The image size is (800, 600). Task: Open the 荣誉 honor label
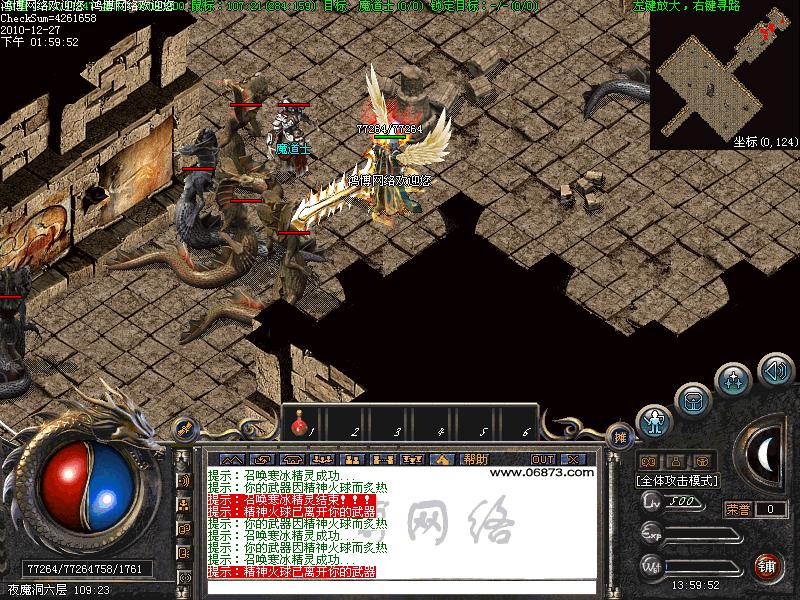(x=738, y=509)
